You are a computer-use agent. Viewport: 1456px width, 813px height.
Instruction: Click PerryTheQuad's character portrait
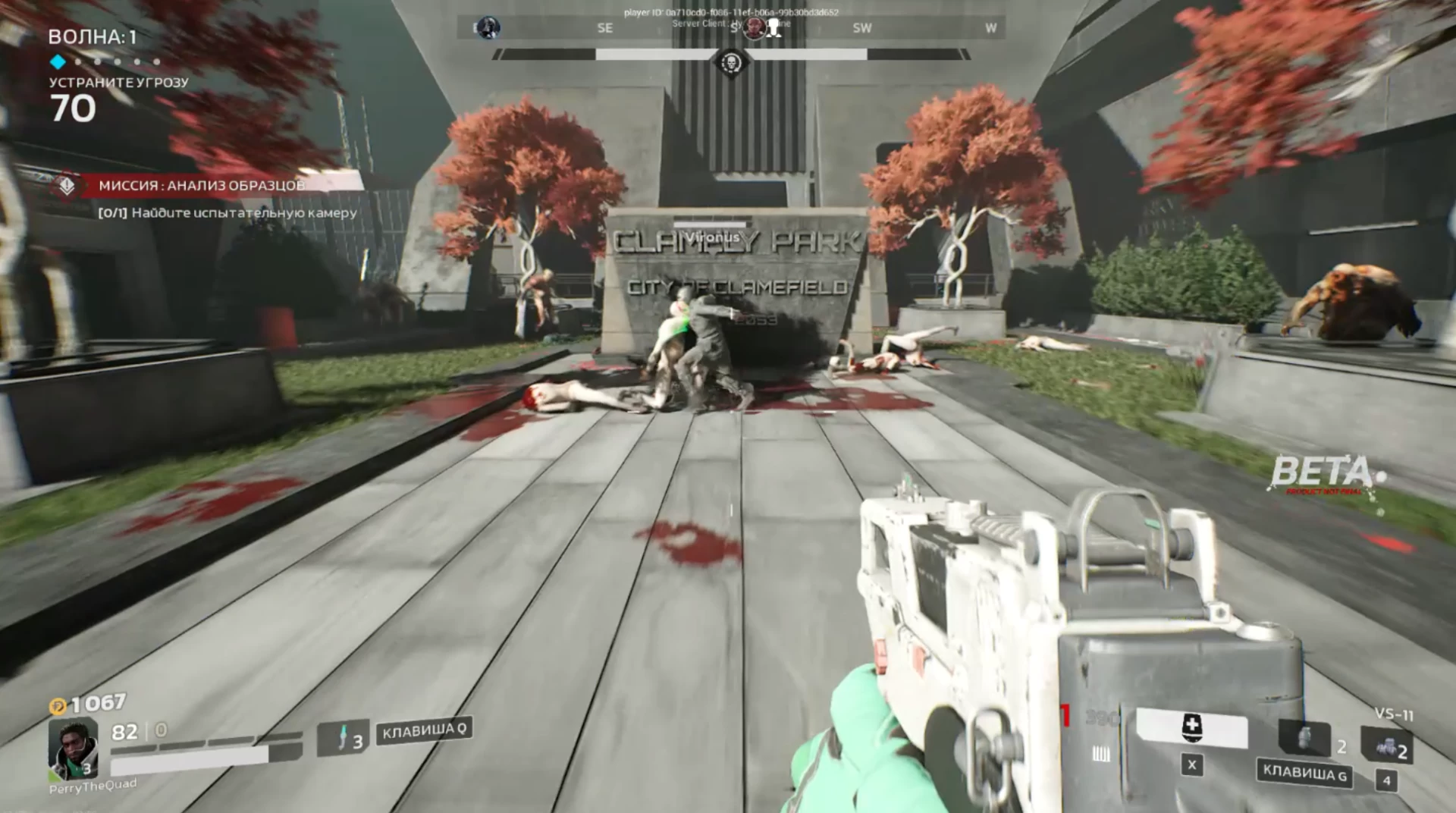(x=73, y=749)
